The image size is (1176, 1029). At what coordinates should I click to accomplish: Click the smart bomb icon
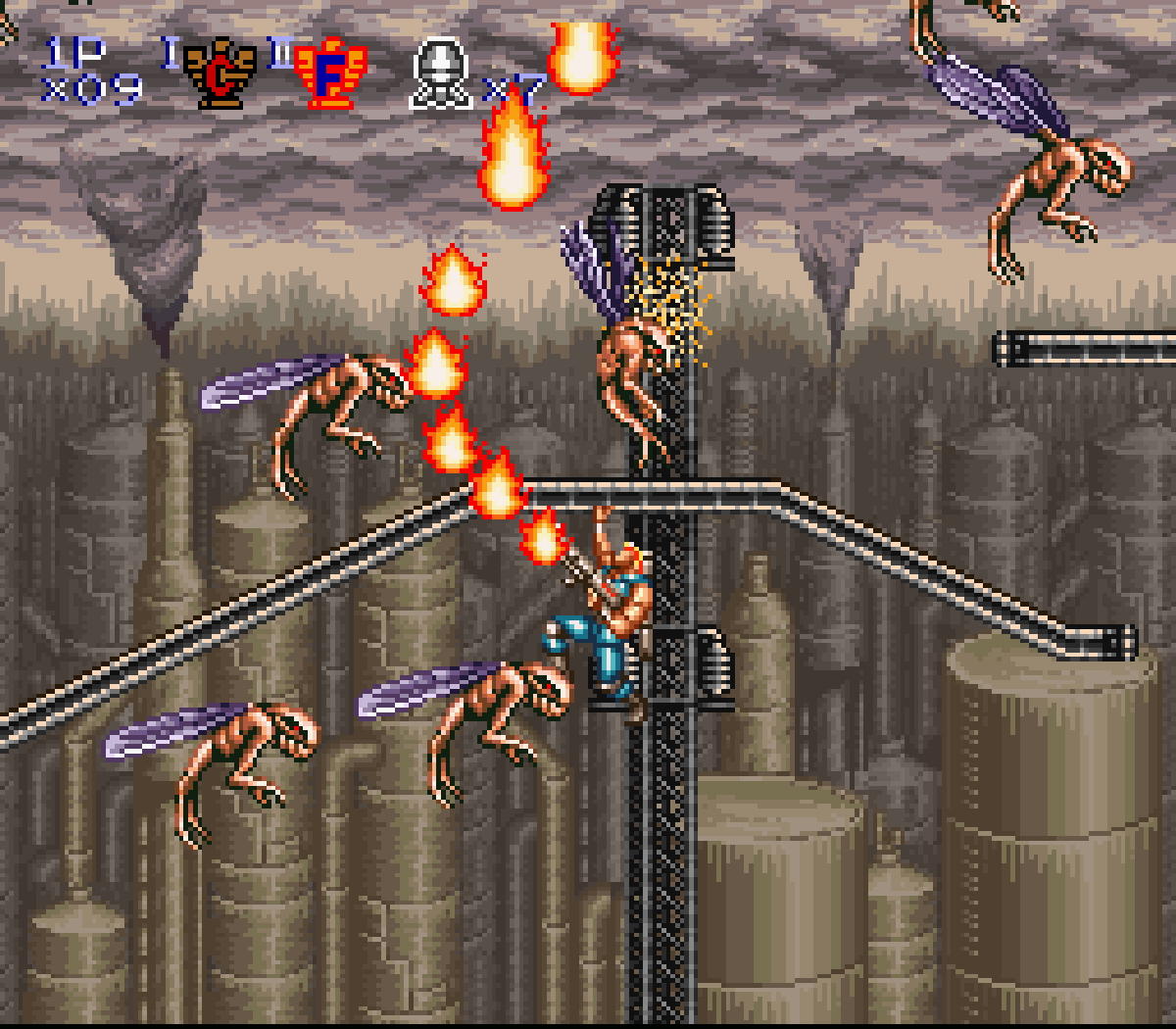[x=441, y=73]
